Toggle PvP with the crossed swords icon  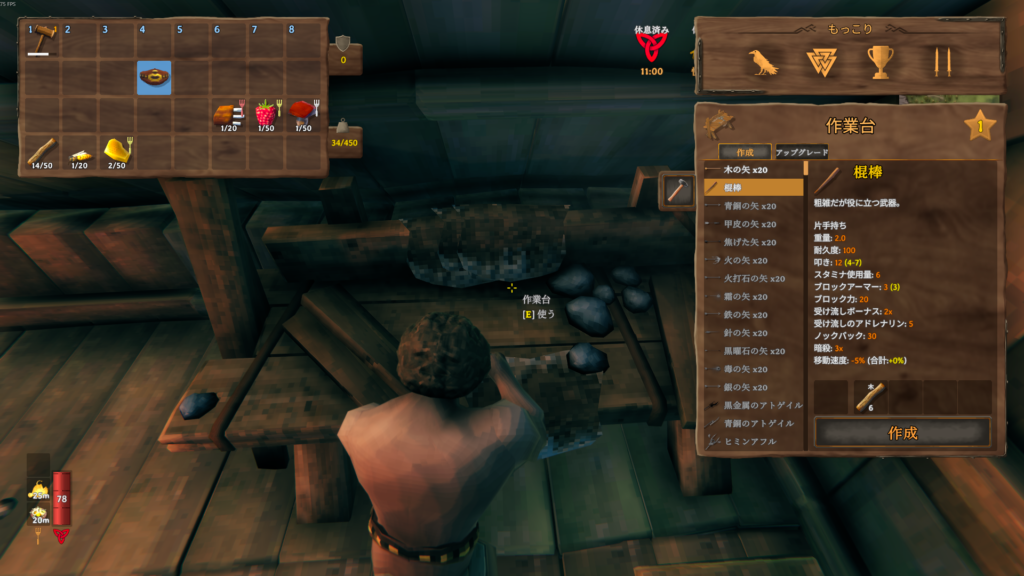[x=937, y=63]
